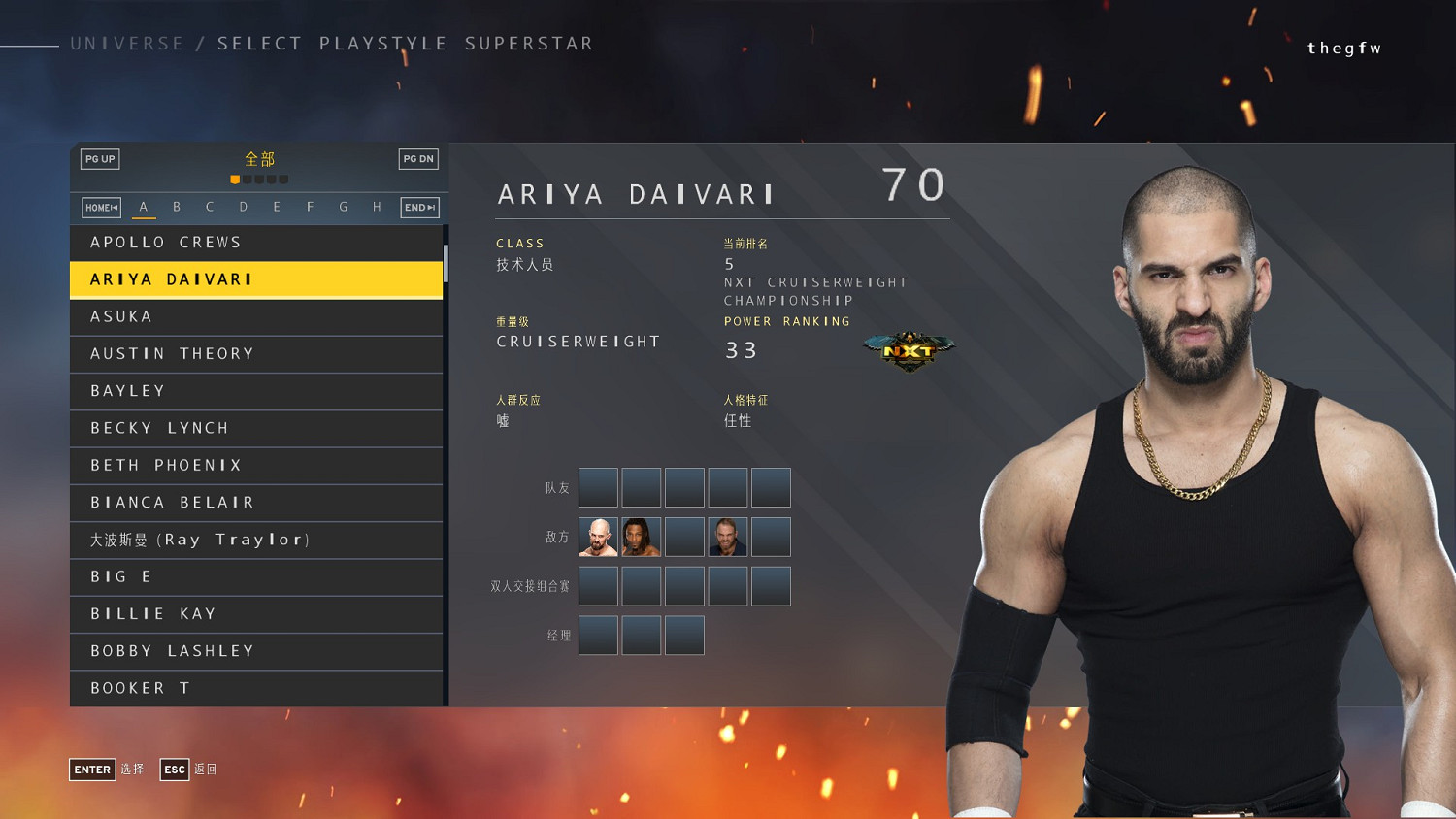Viewport: 1456px width, 819px height.
Task: Switch to the letter B tab
Action: (177, 206)
